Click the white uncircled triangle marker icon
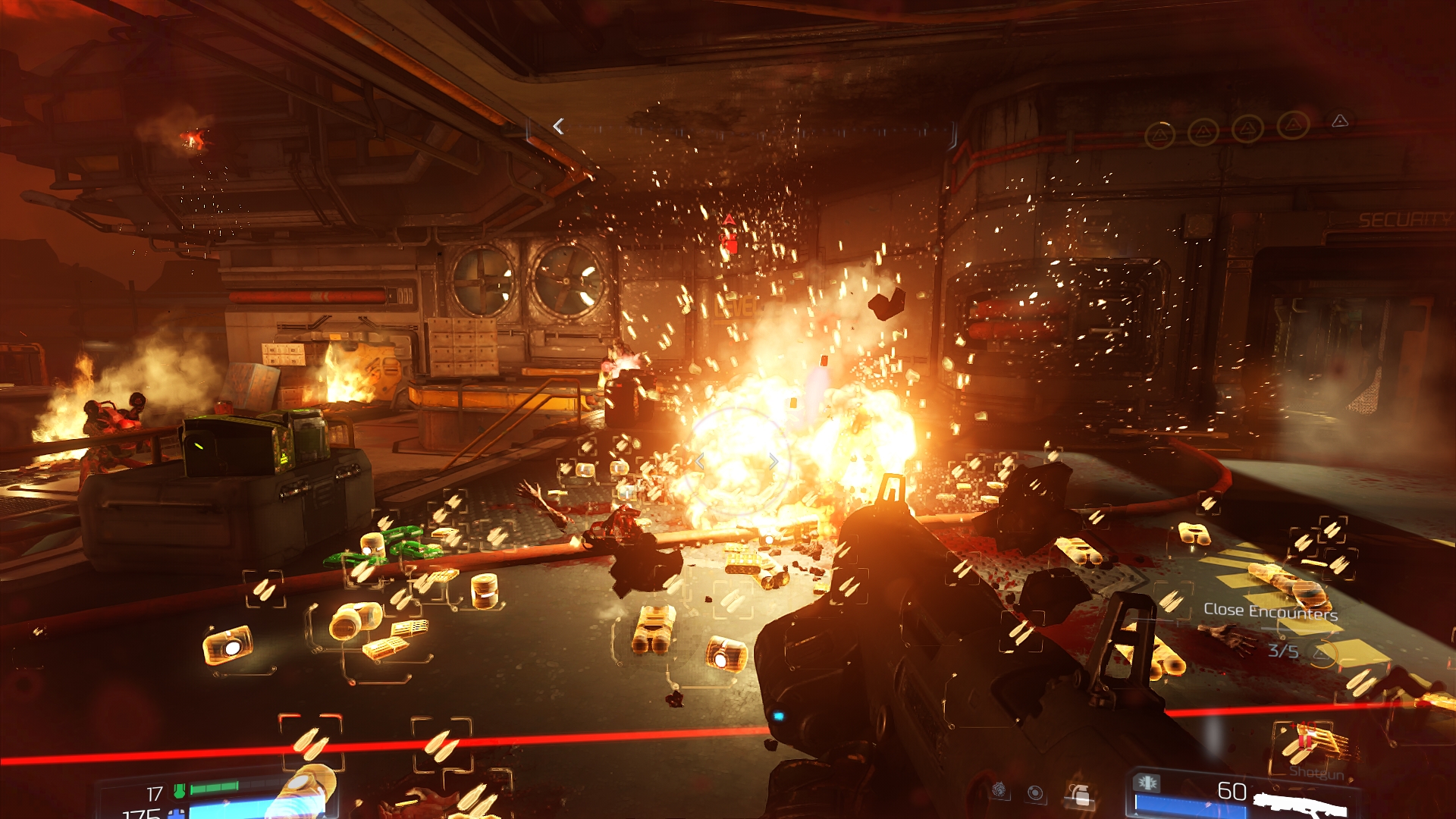This screenshot has height=819, width=1456. (x=1340, y=121)
